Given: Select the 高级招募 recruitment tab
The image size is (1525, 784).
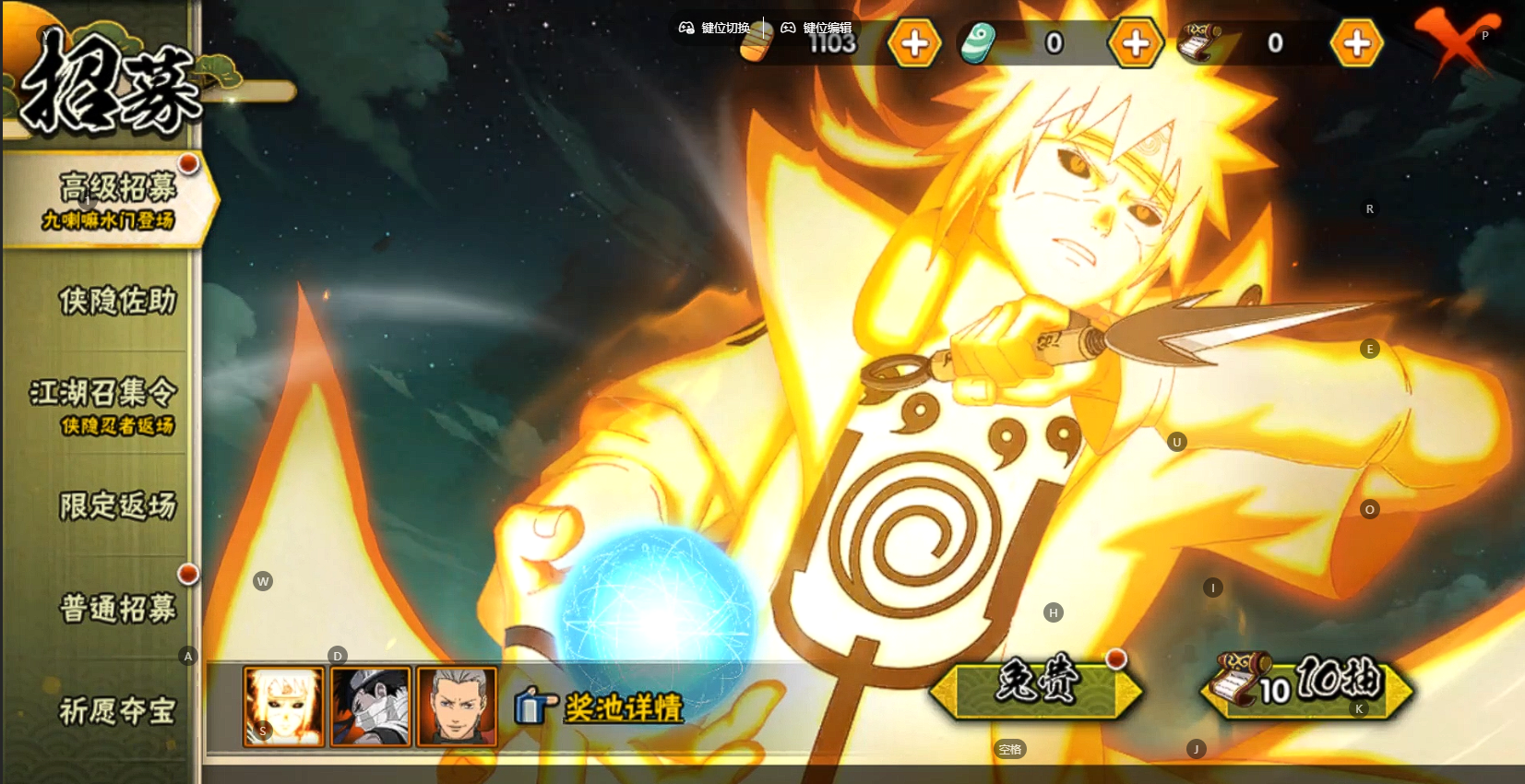Looking at the screenshot, I should (111, 198).
